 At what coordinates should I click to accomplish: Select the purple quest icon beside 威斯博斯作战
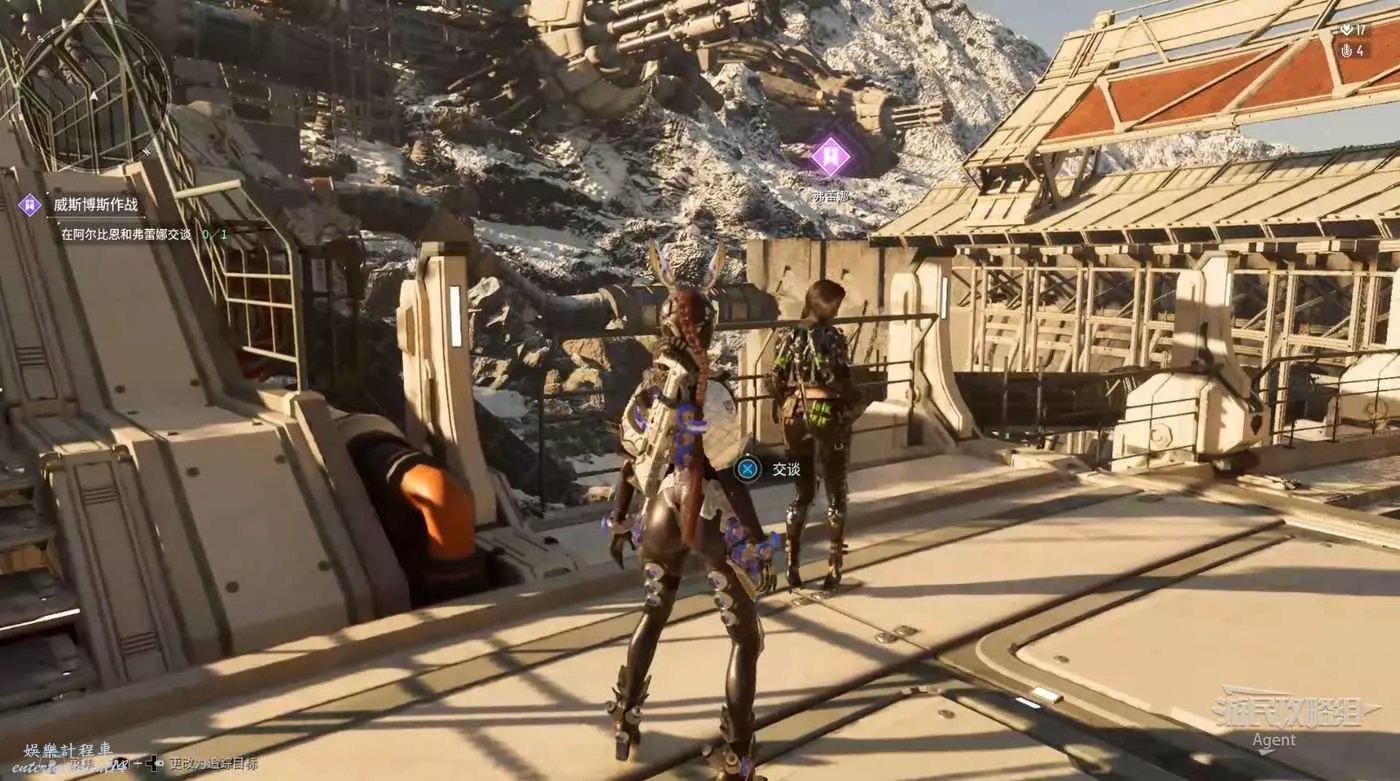[x=30, y=205]
